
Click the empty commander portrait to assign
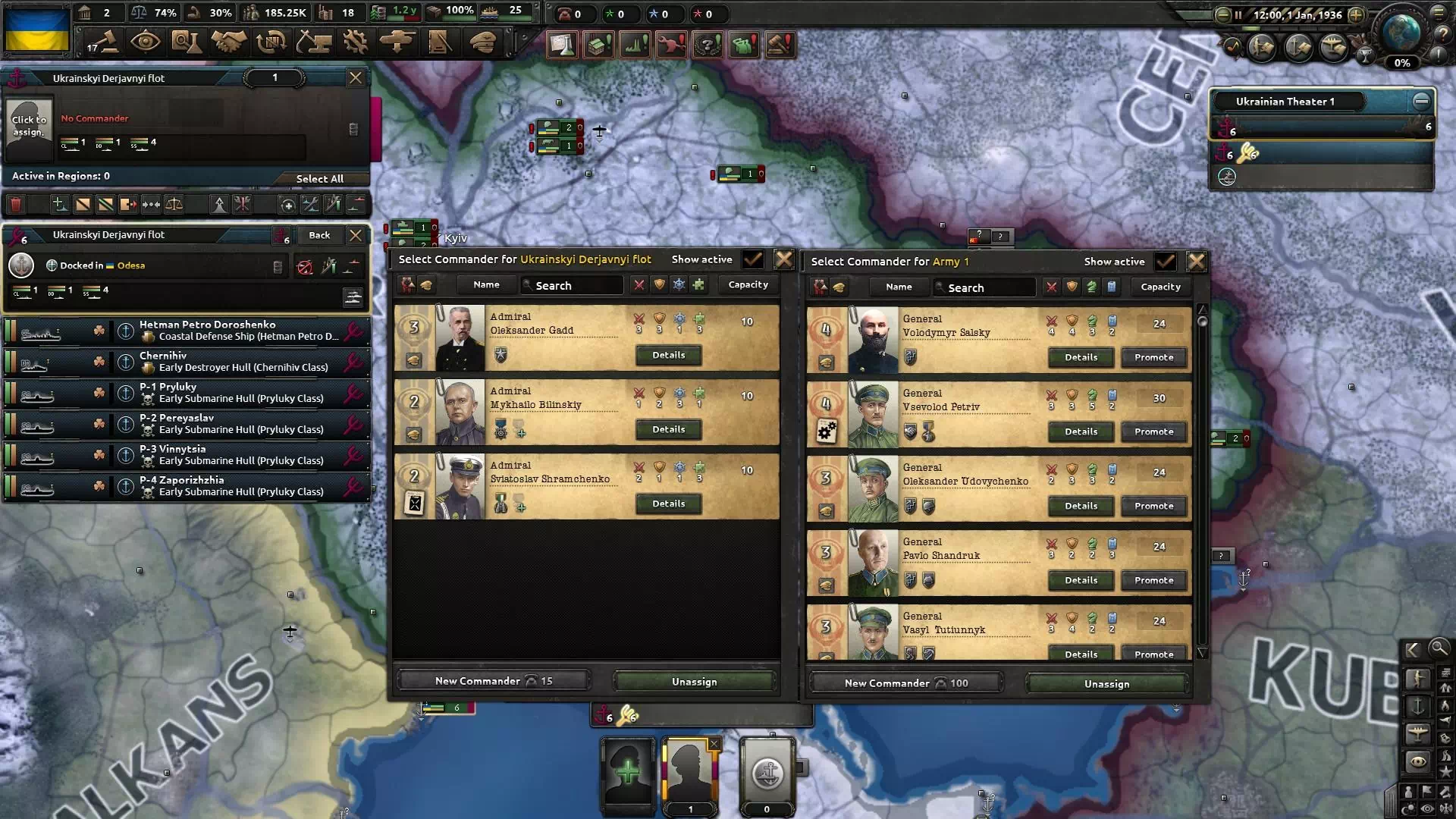[29, 126]
